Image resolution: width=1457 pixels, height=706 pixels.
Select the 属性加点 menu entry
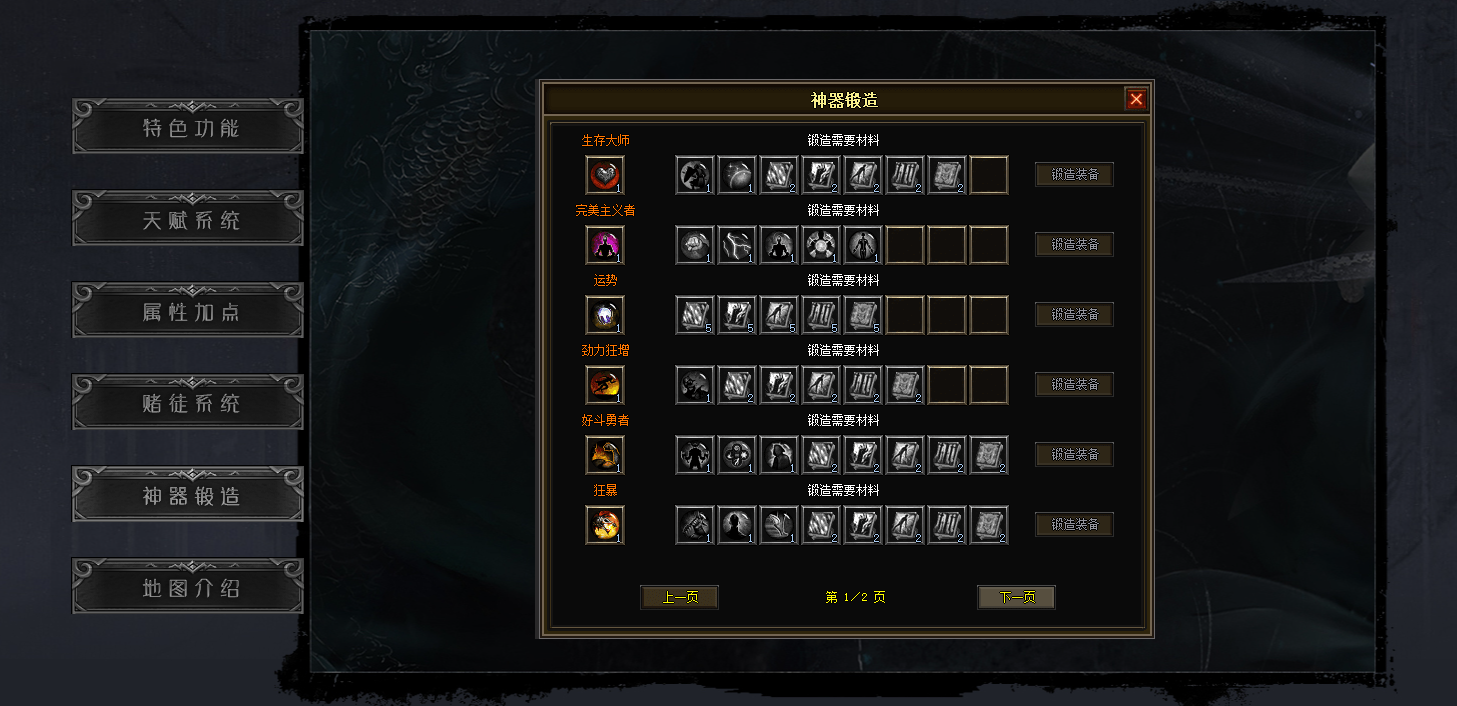coord(188,310)
